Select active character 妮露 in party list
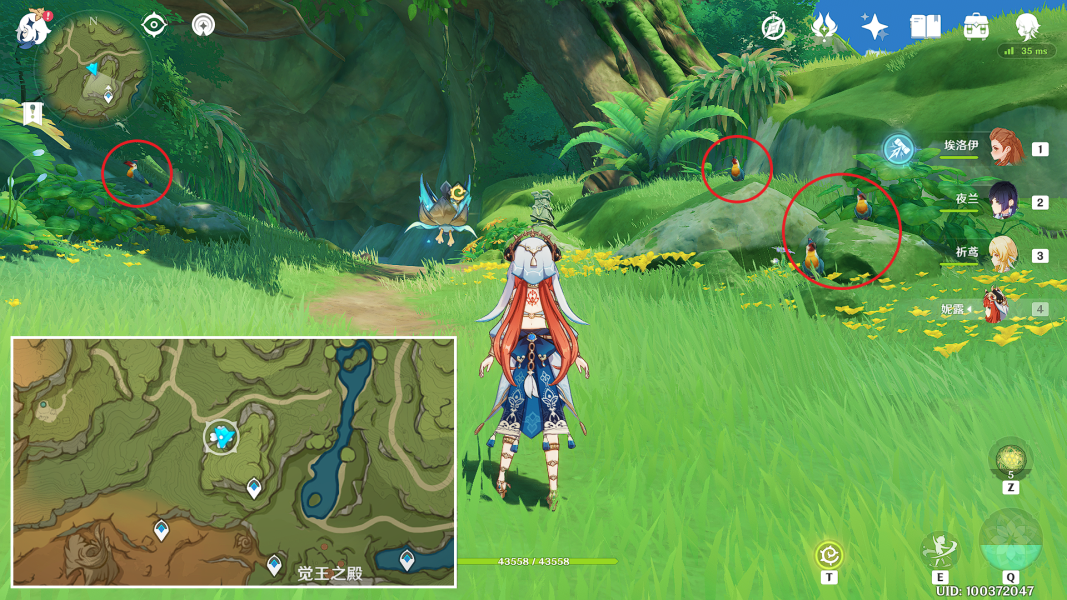Viewport: 1067px width, 600px height. point(996,308)
